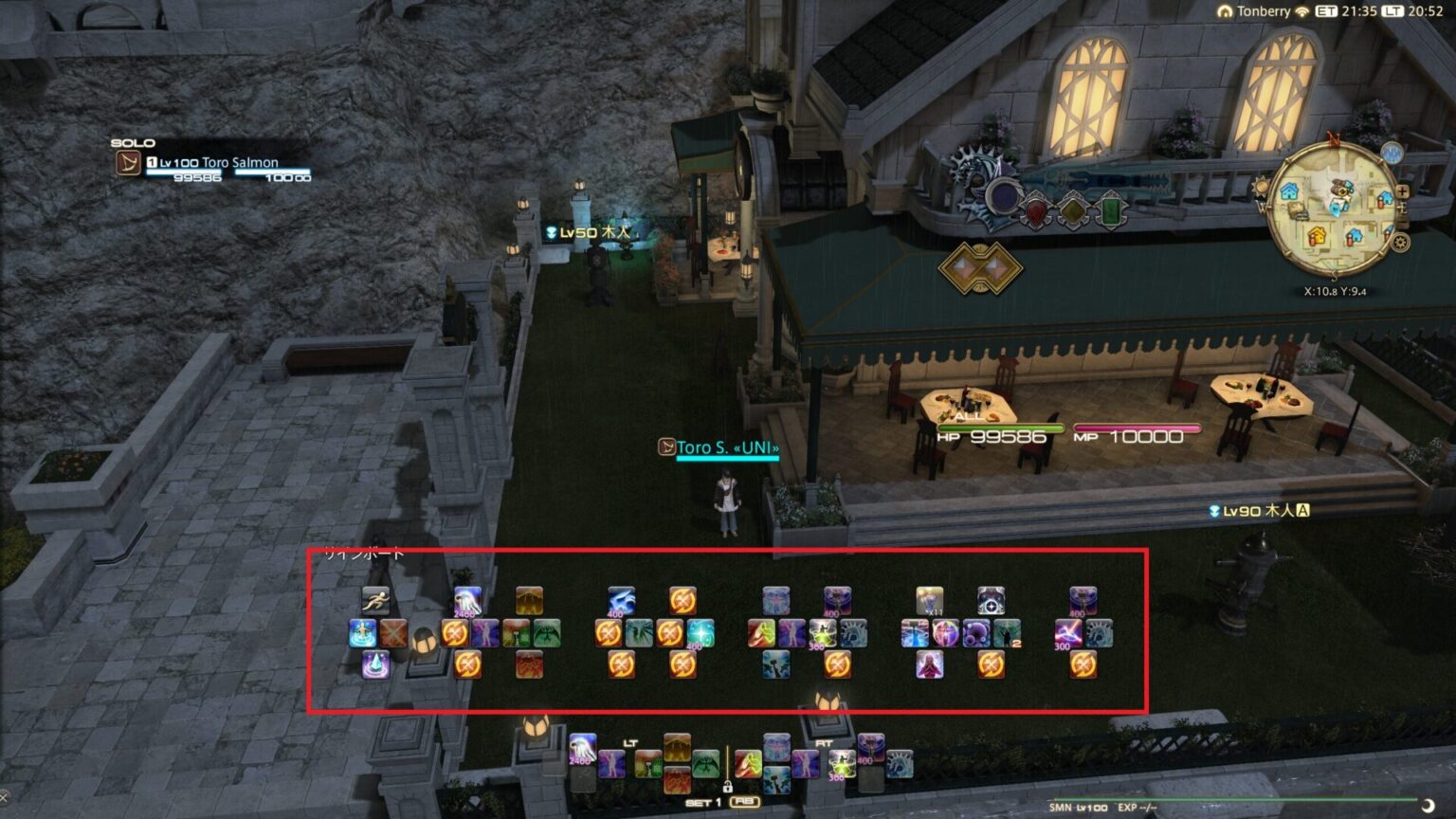Cycle hotbar sets with the RB indicator
Viewport: 1456px width, 819px height.
745,801
